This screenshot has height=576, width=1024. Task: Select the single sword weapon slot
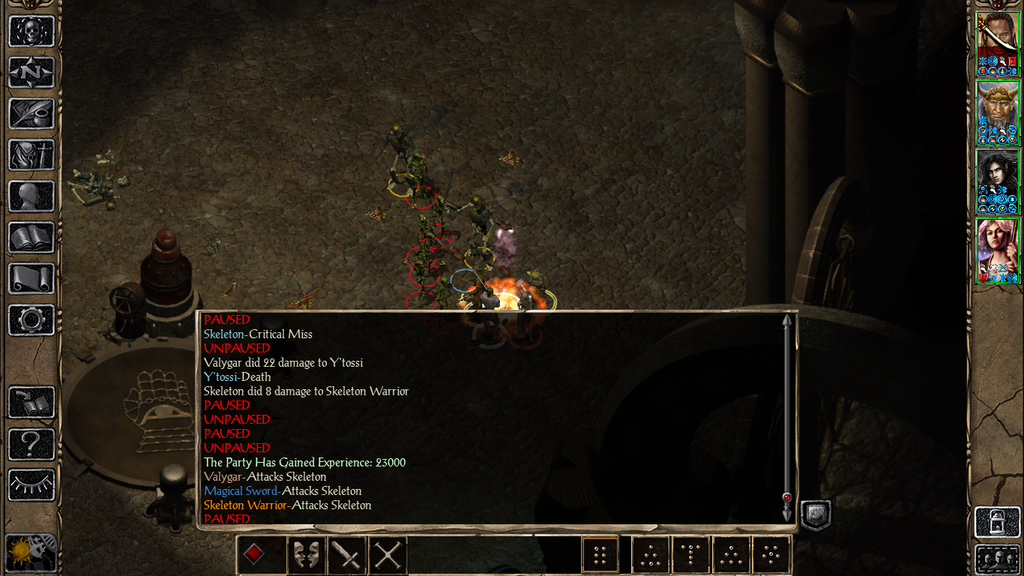coord(347,554)
